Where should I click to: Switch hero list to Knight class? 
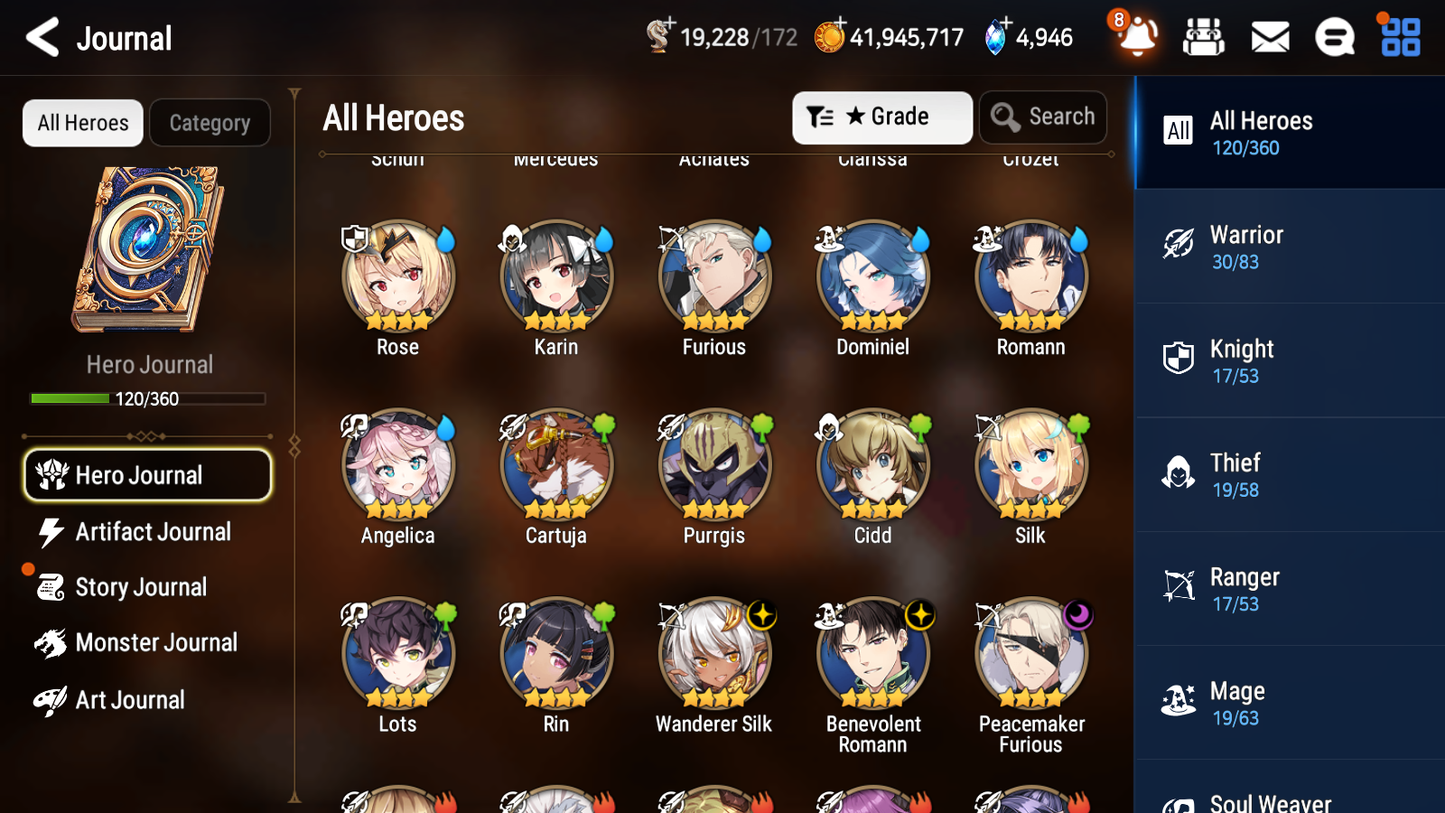[1289, 360]
